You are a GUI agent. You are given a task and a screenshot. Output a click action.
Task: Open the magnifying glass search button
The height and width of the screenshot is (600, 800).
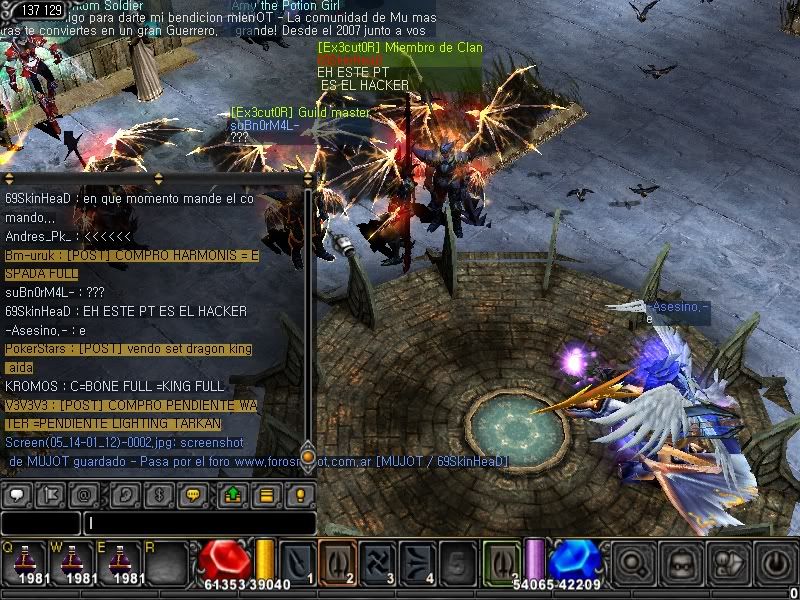tap(631, 563)
